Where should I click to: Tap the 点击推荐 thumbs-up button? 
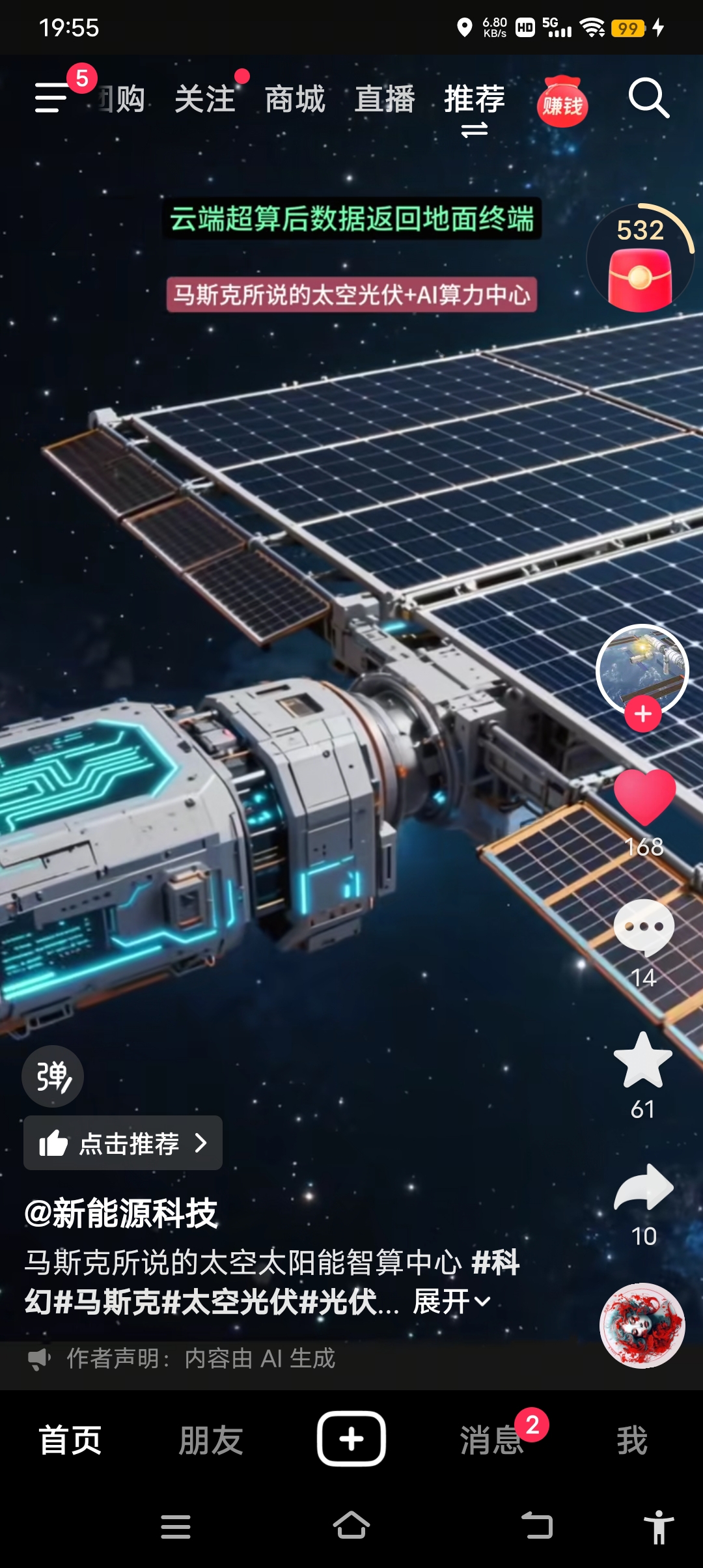123,1143
